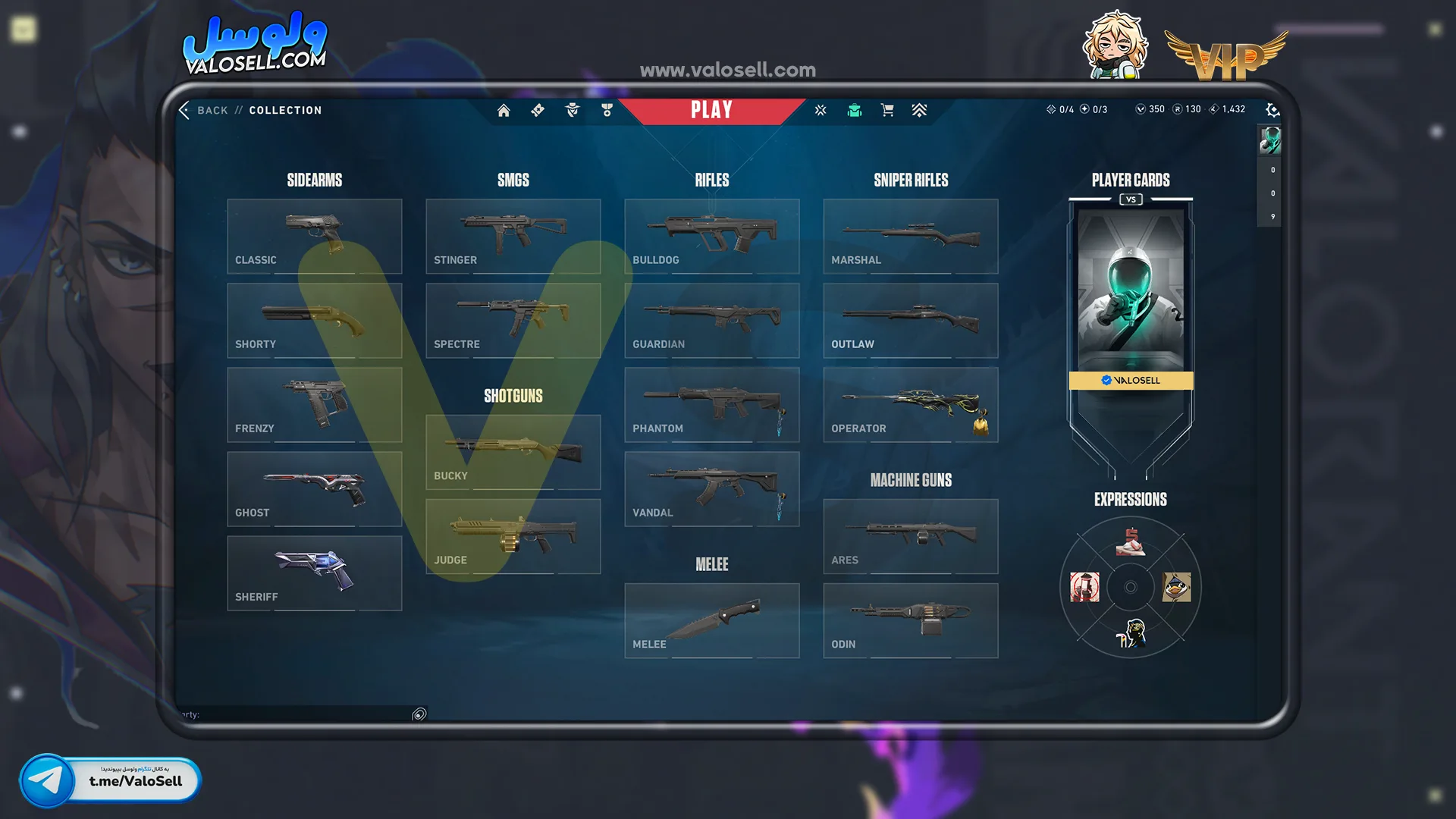This screenshot has width=1456, height=819.
Task: Open the home icon in top navigation
Action: pyautogui.click(x=504, y=111)
